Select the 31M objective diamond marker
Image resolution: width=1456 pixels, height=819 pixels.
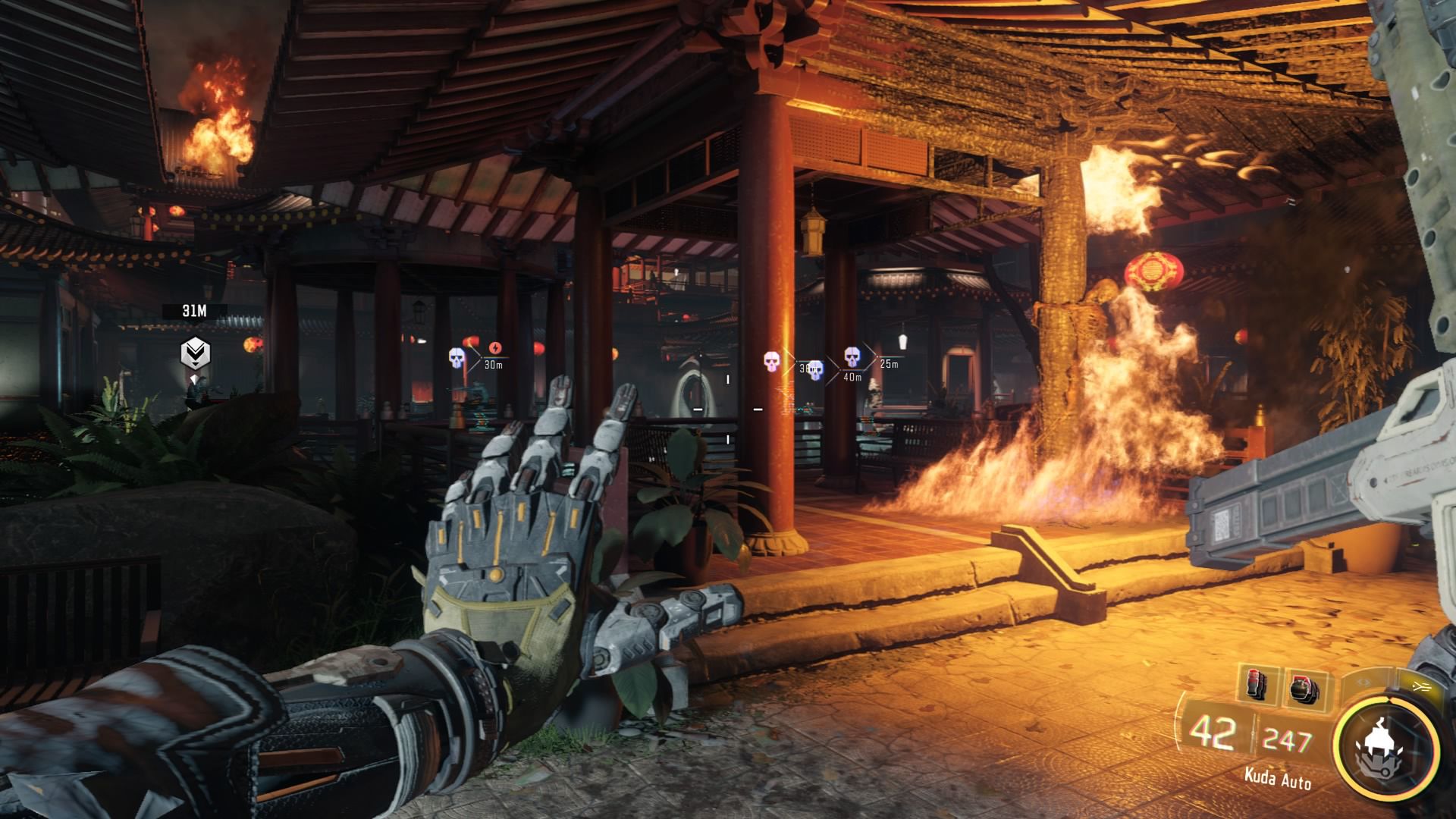[x=195, y=353]
